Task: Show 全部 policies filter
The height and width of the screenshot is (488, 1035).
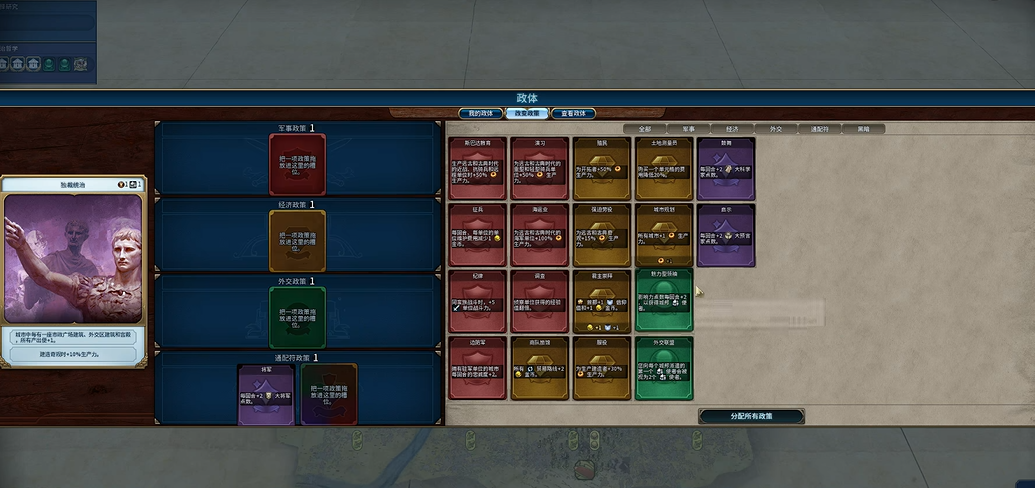Action: tap(644, 129)
